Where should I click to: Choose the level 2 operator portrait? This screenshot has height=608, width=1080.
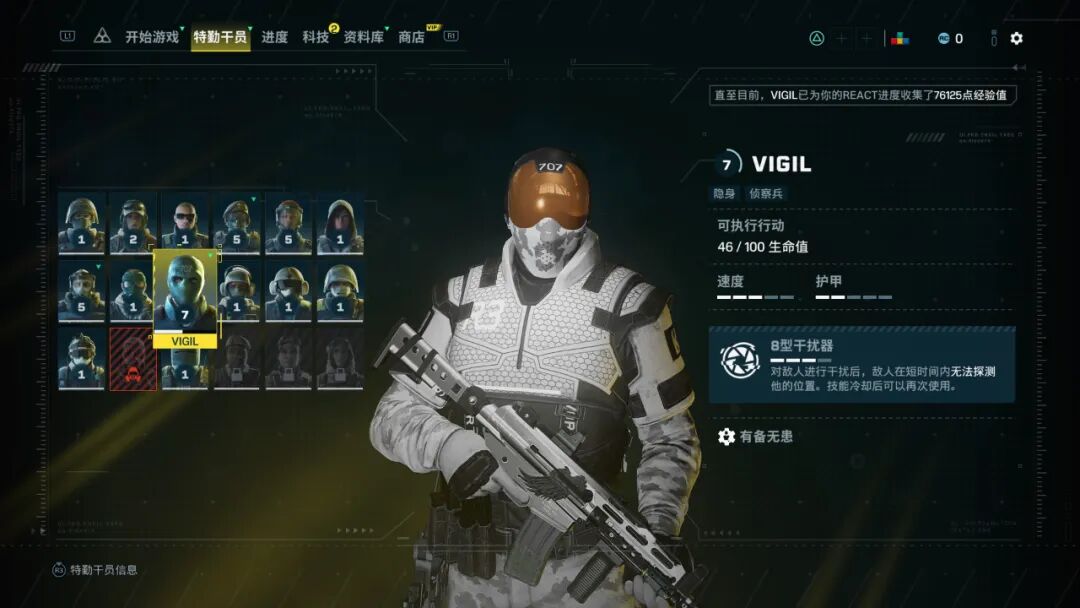133,223
